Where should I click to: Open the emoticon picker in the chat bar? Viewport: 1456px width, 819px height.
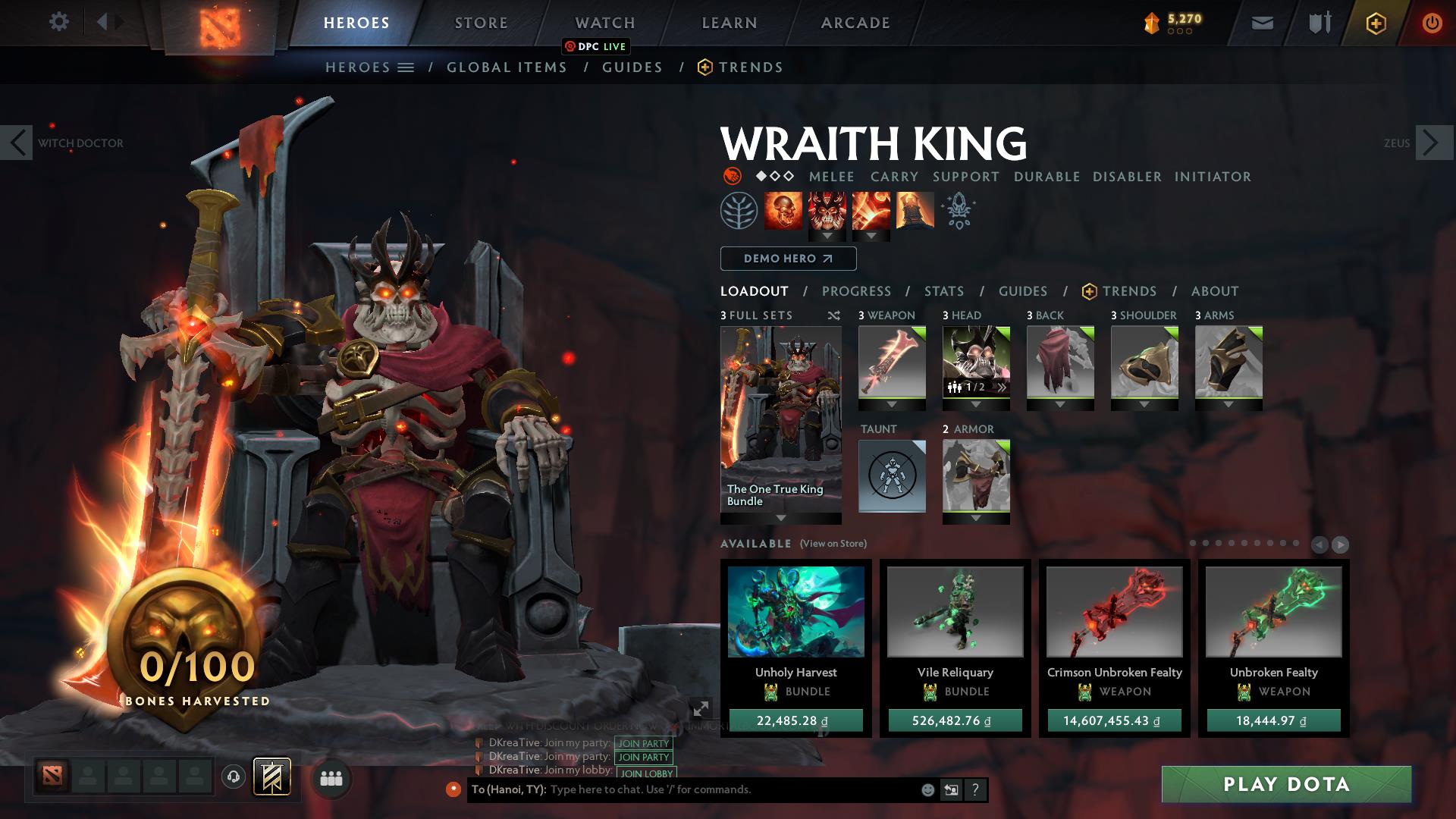[x=927, y=789]
